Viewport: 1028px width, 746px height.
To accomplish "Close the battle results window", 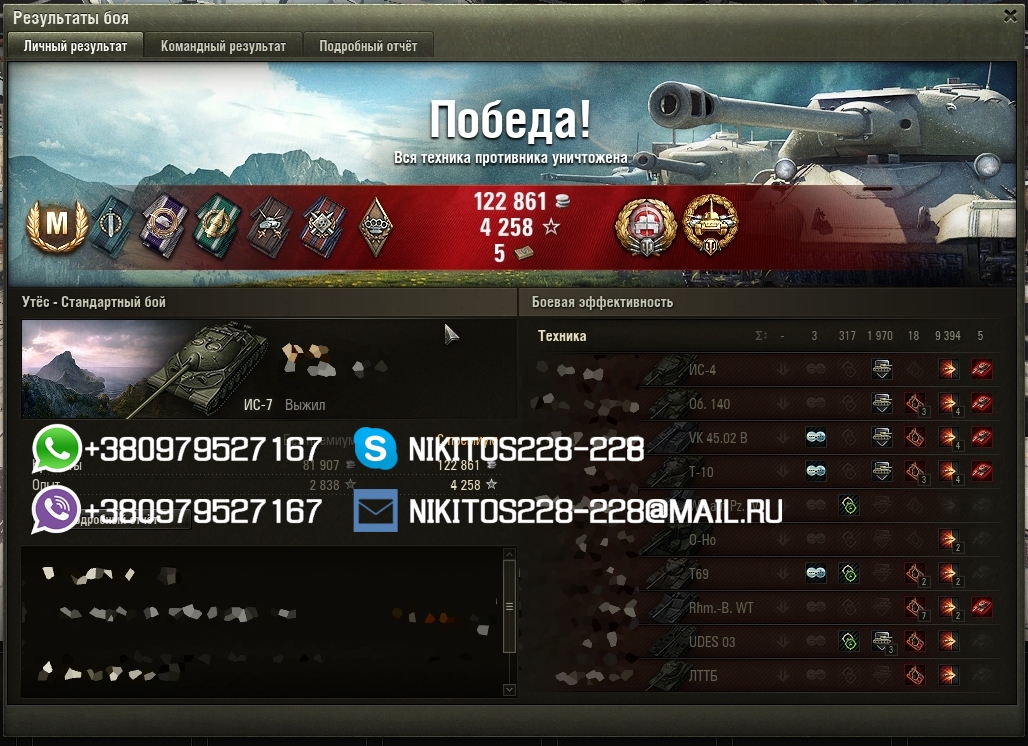I will (1010, 17).
